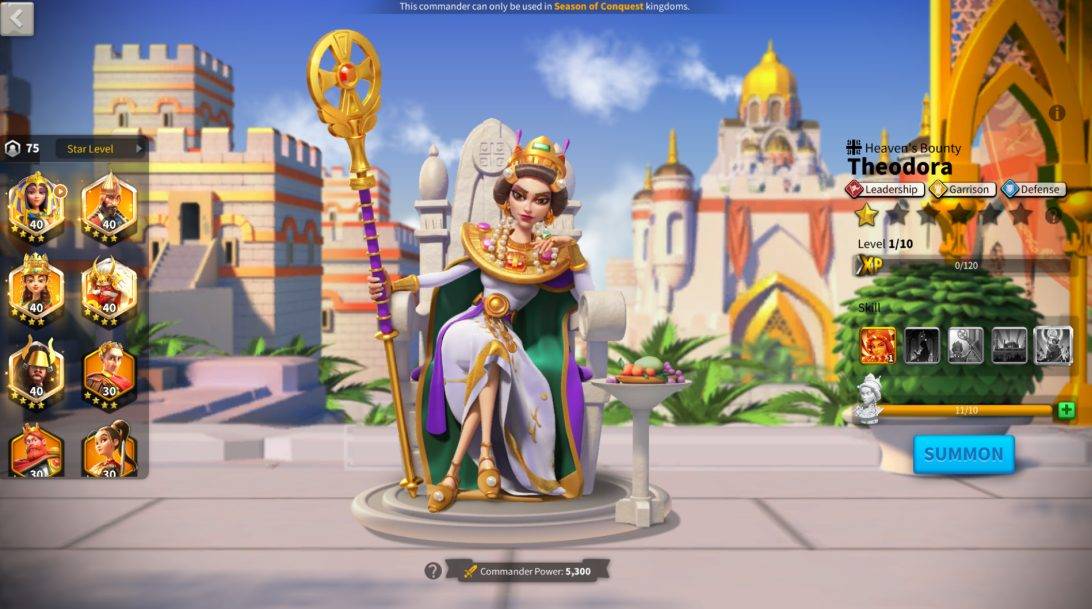The image size is (1092, 609).
Task: View the third locked skill icon
Action: (965, 345)
